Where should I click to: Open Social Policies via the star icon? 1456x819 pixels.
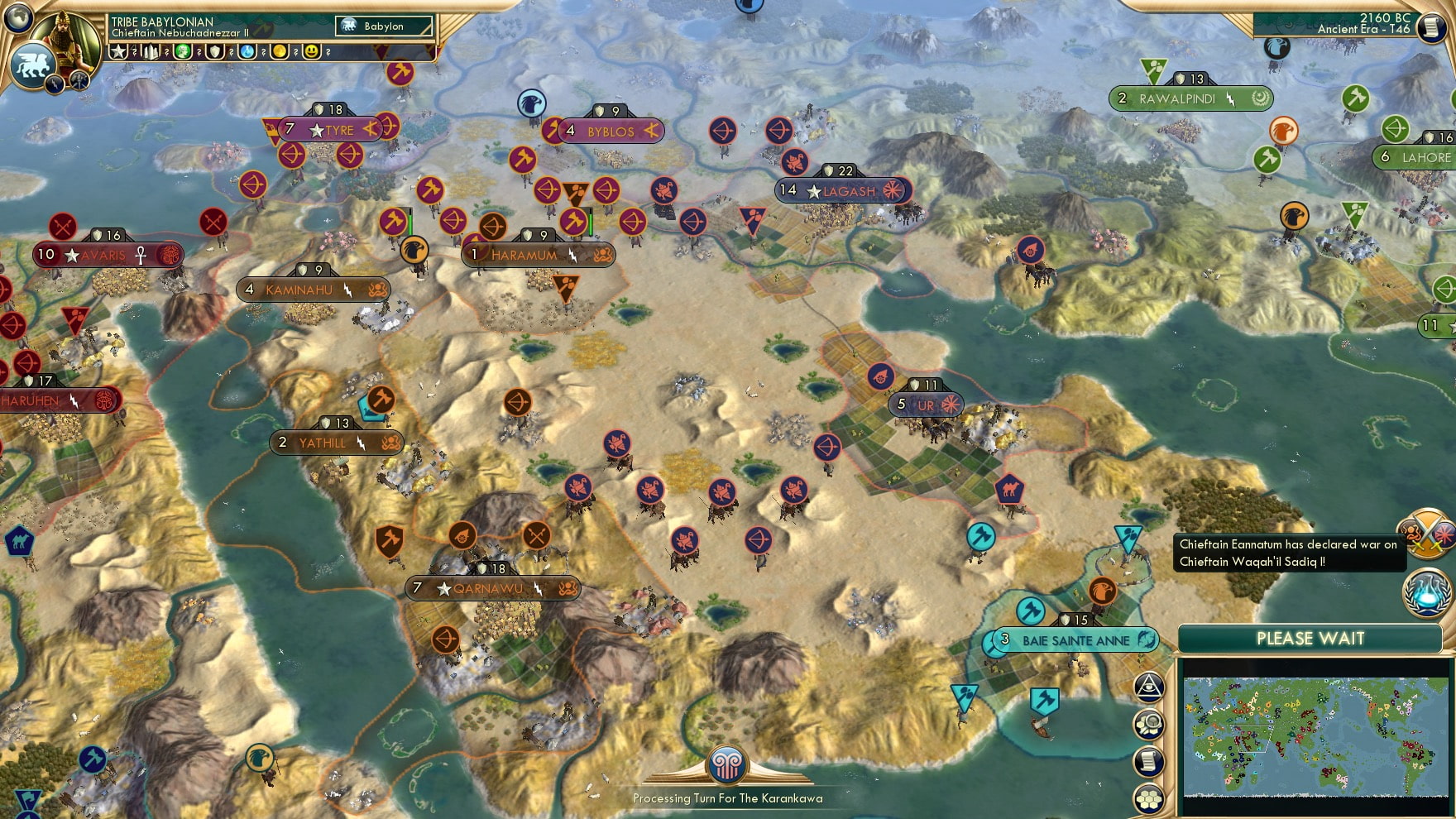118,51
